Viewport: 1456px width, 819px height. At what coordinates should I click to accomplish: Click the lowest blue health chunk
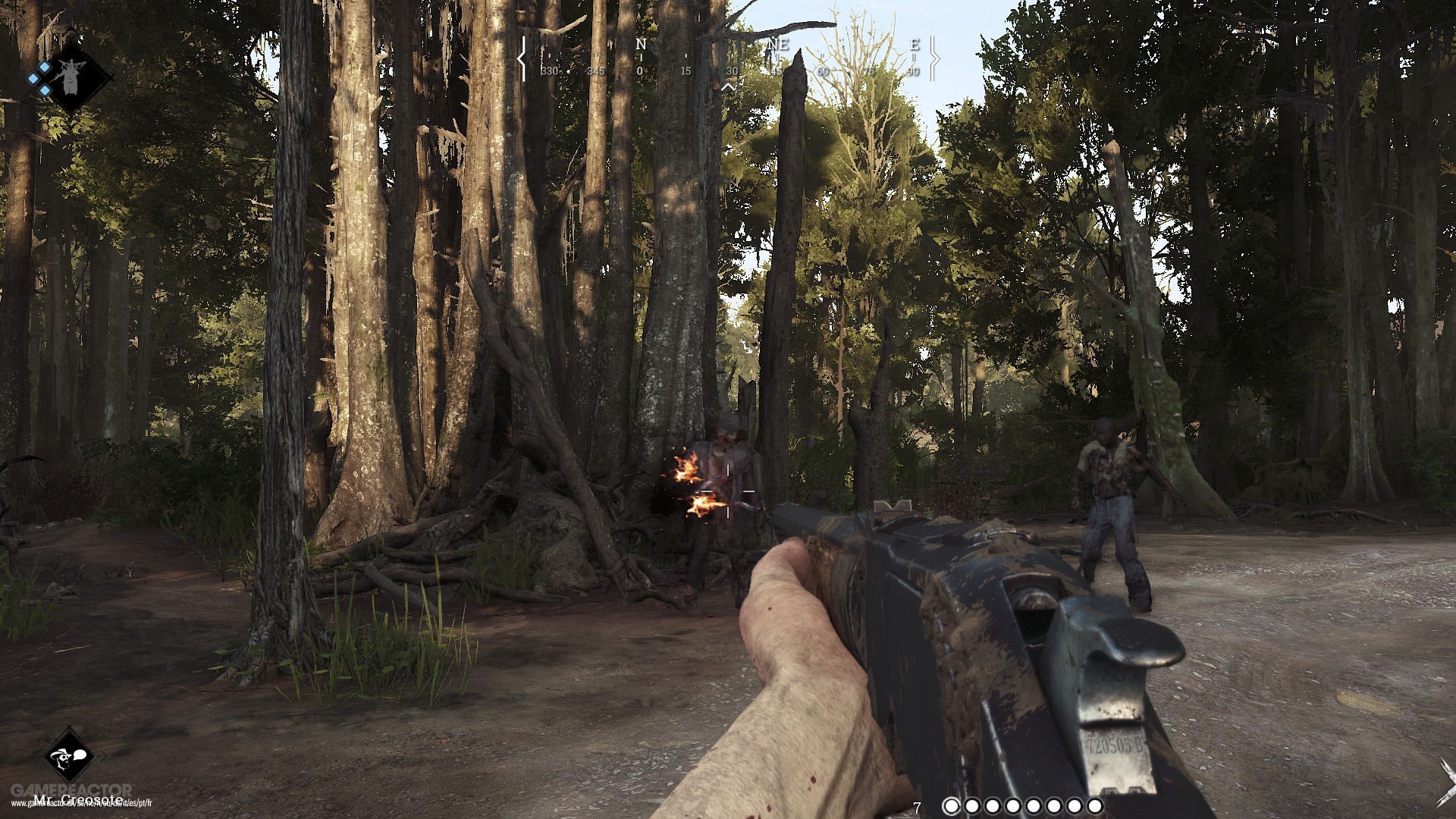44,89
